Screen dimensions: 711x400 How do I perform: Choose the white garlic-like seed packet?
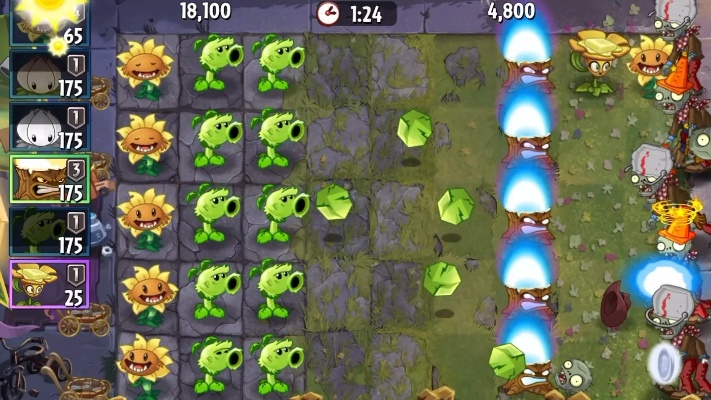(x=48, y=126)
